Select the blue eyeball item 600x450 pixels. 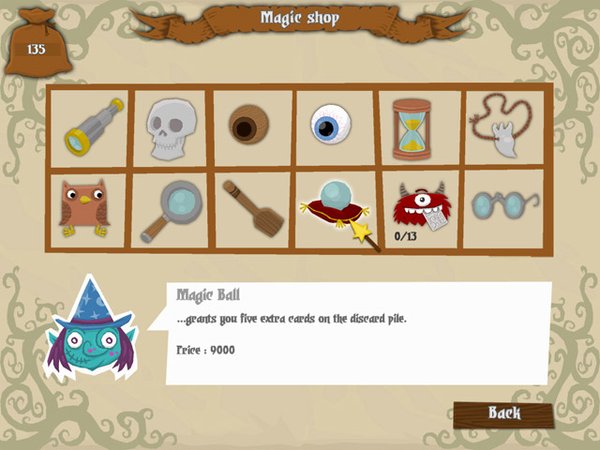pyautogui.click(x=332, y=128)
